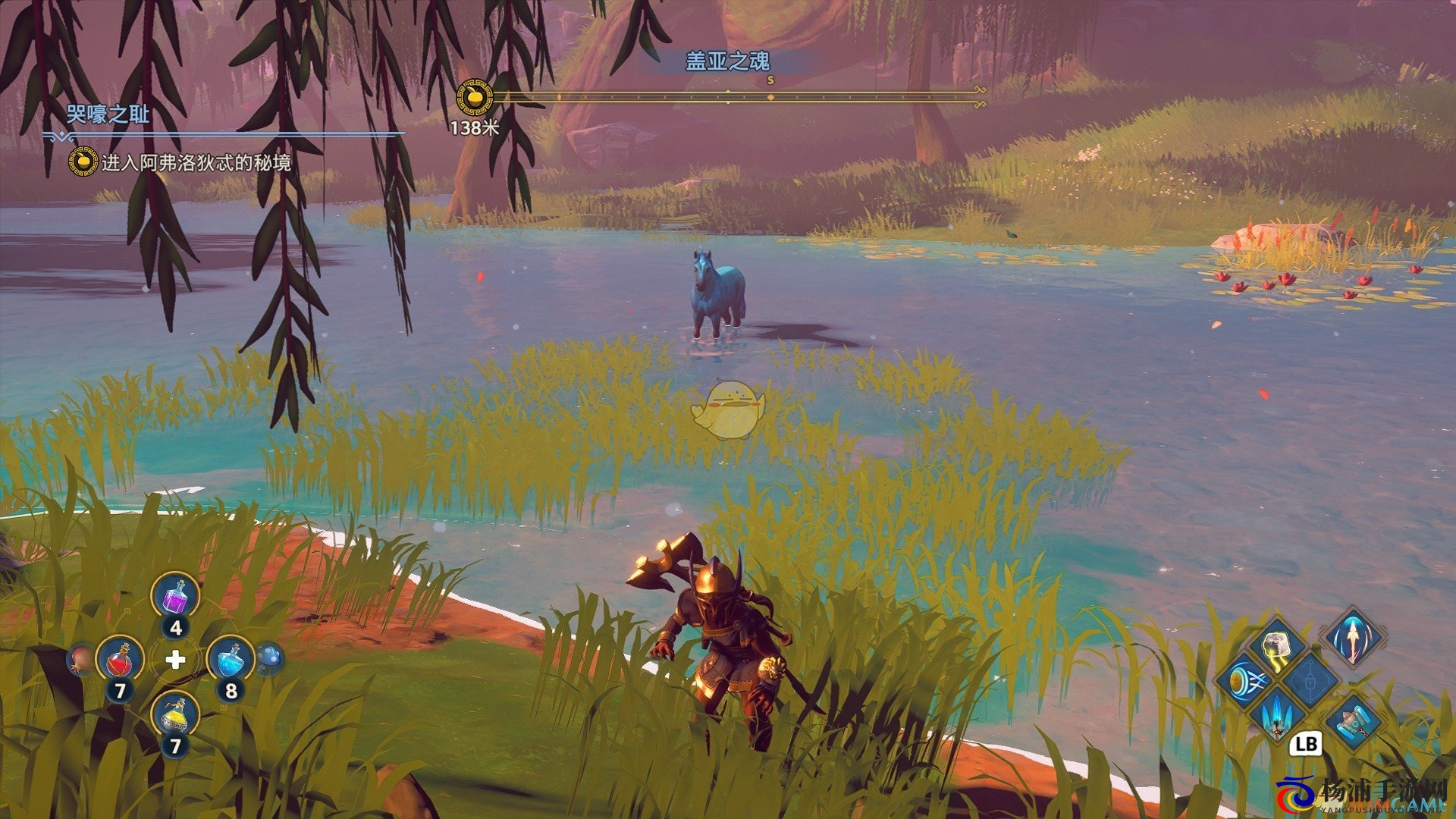
Task: Trigger the dash charge ability icon
Action: click(x=1244, y=680)
